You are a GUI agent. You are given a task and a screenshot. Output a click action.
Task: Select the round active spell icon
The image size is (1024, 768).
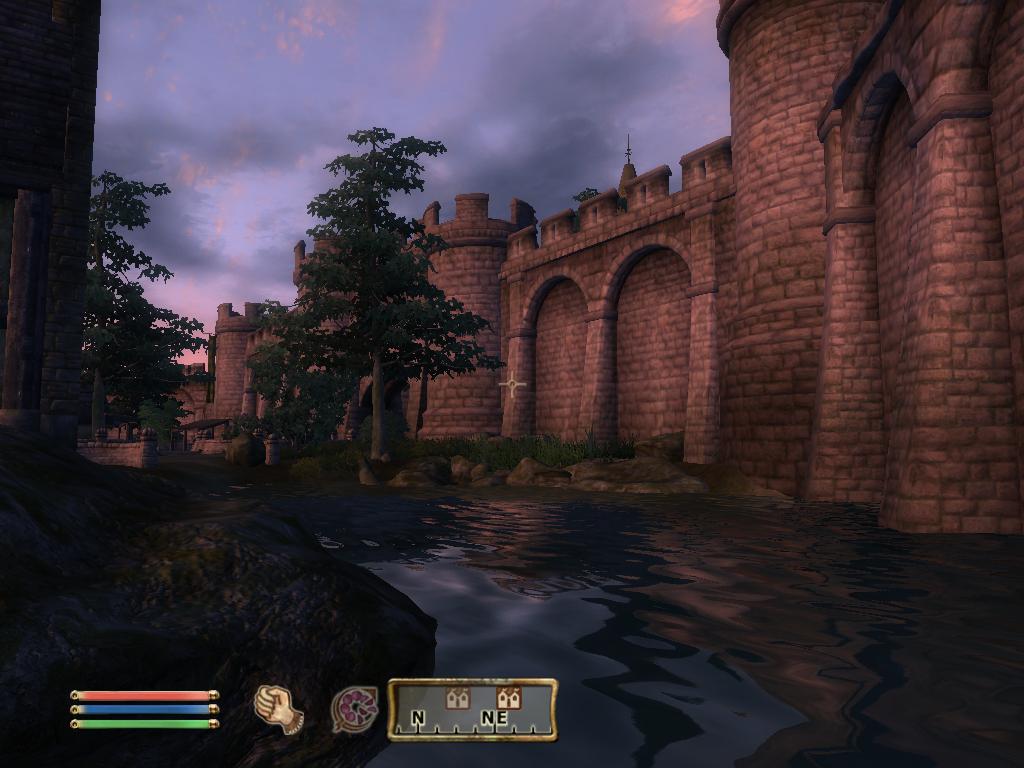tap(355, 710)
